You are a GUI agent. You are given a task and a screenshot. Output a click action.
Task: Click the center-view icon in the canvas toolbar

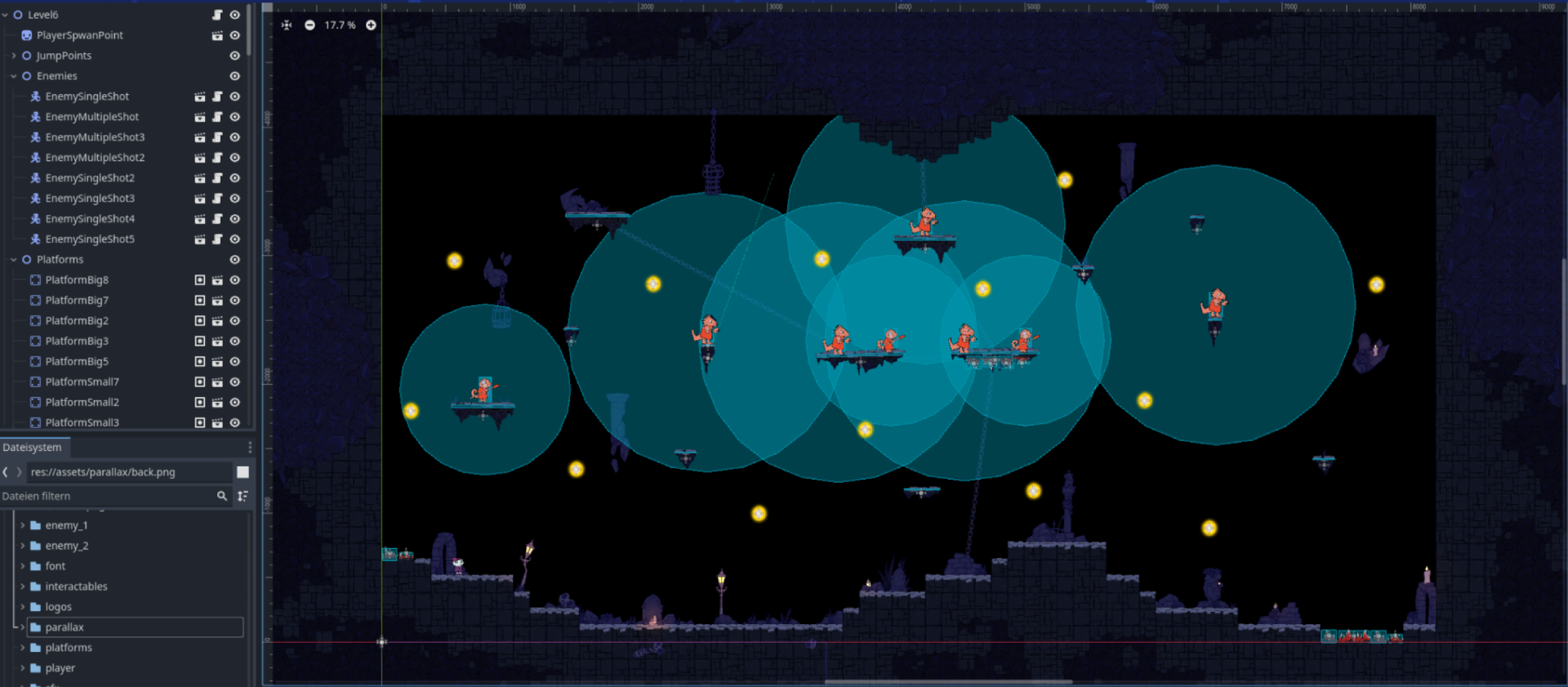click(x=286, y=25)
